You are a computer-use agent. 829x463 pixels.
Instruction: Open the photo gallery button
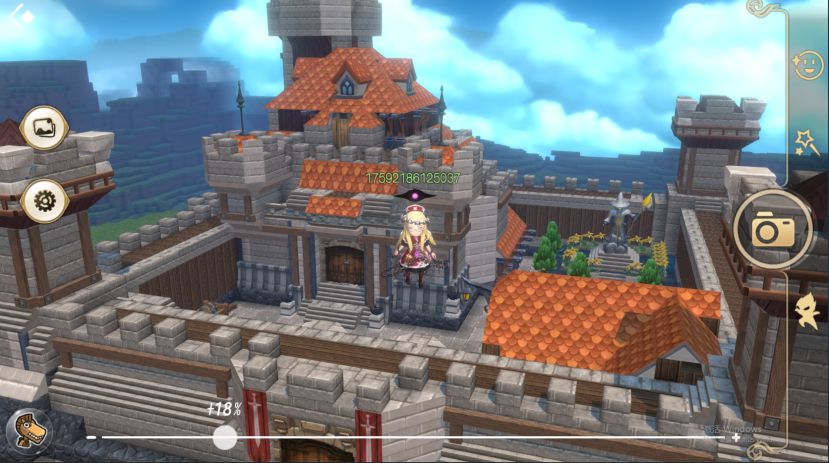44,128
